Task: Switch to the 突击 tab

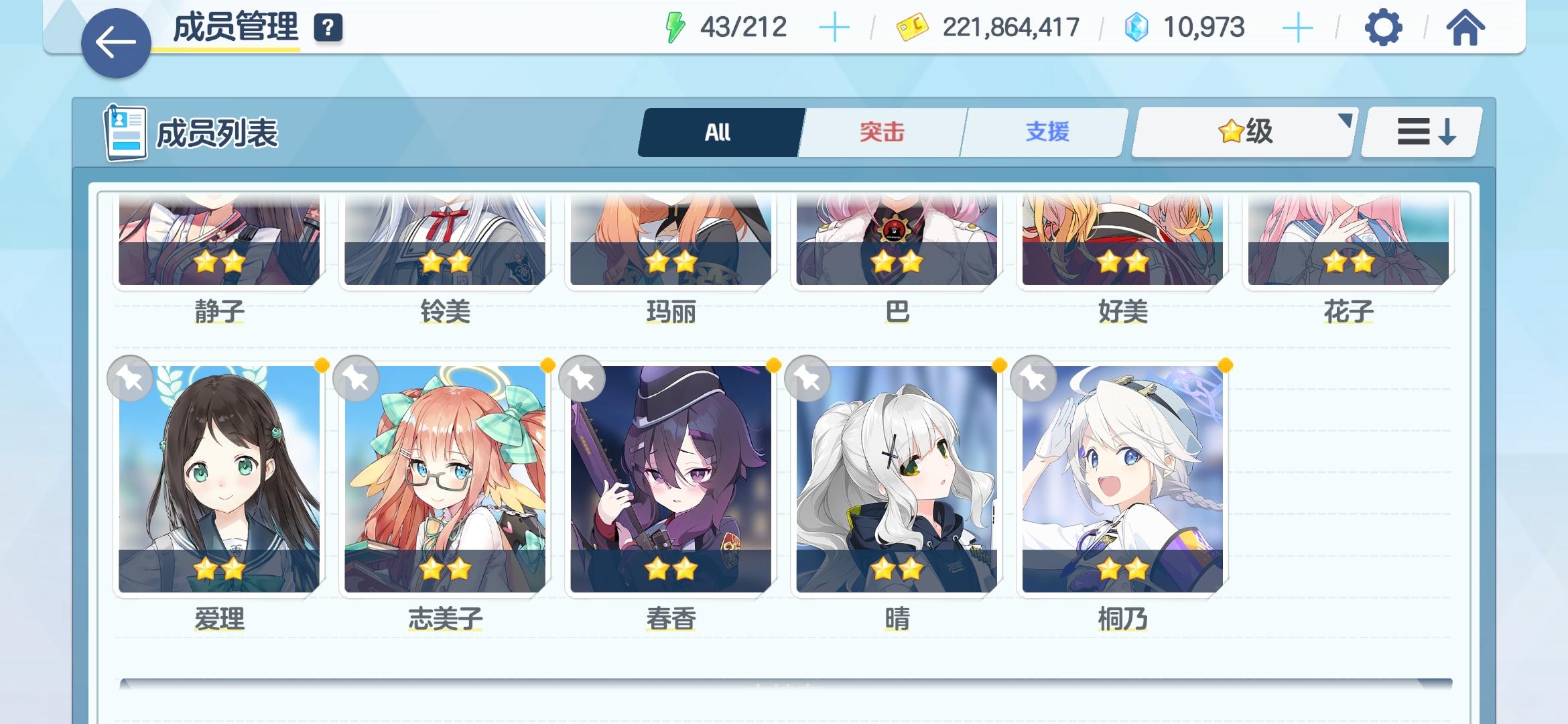Action: (x=881, y=131)
